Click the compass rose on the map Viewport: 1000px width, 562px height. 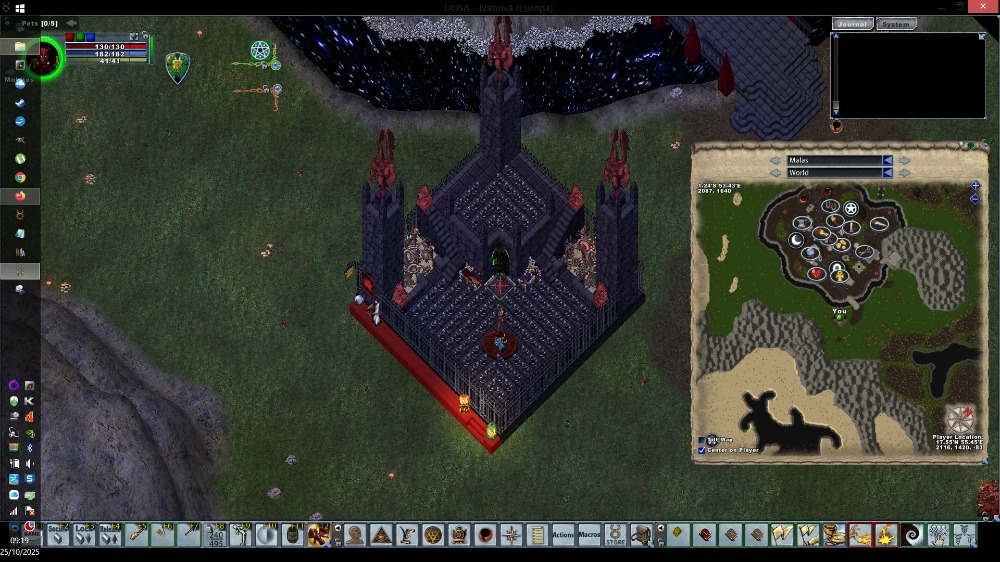point(960,419)
